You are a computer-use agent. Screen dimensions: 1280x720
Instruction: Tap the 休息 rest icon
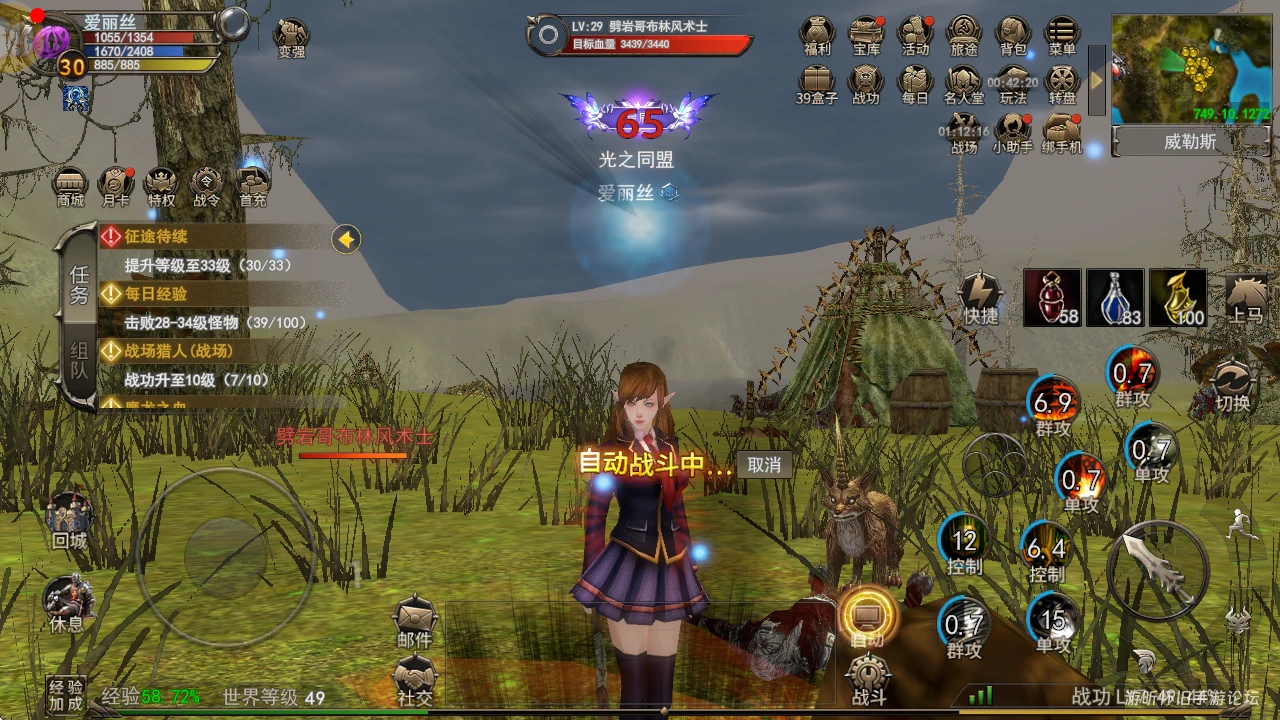pyautogui.click(x=67, y=603)
